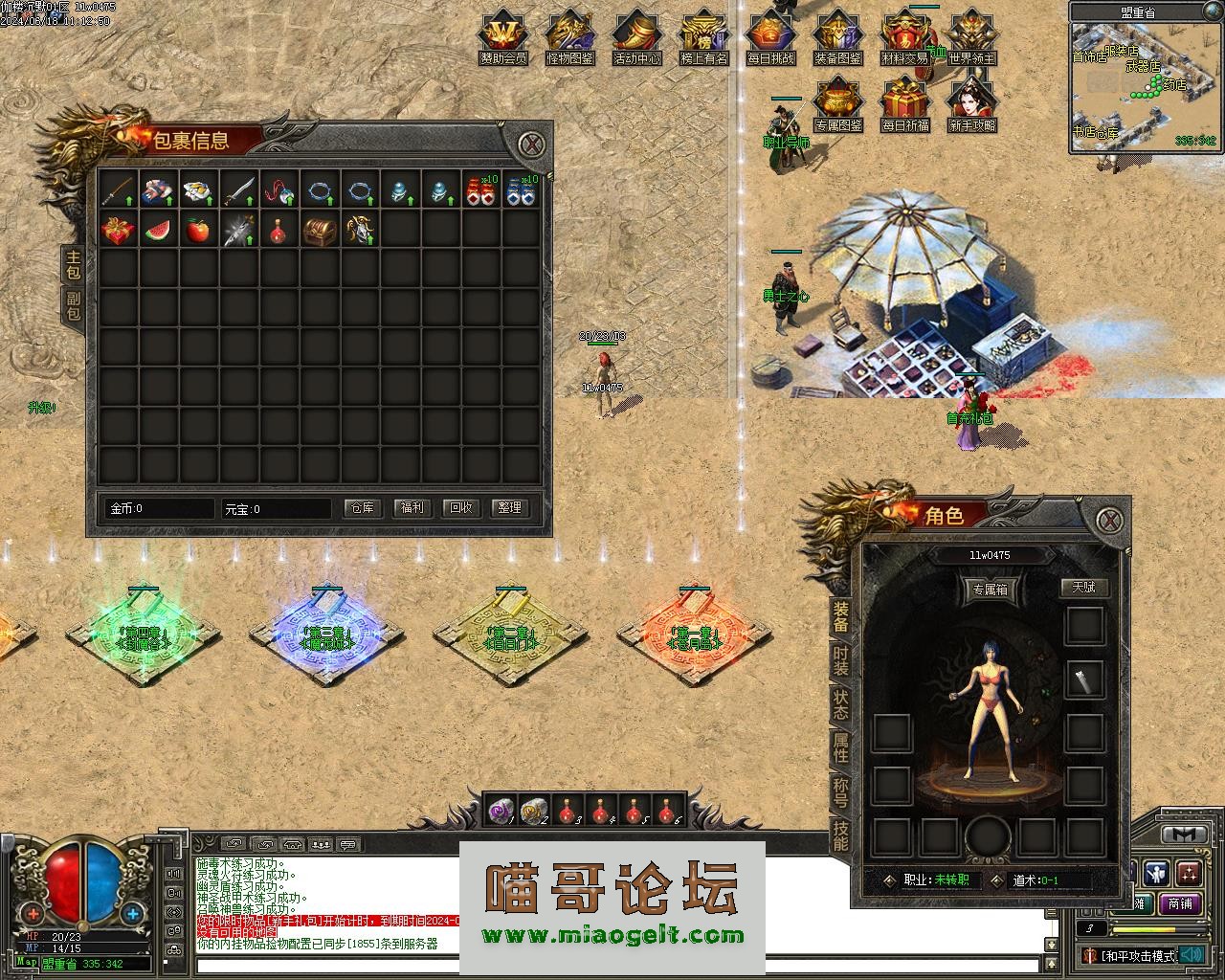Switch to the 技能 skills tab
The height and width of the screenshot is (980, 1225).
[840, 835]
